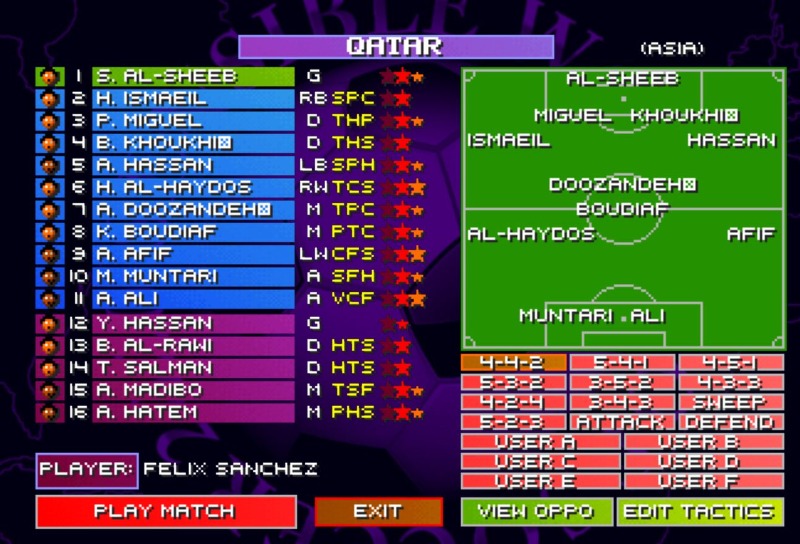This screenshot has width=800, height=544.
Task: Open the Edit Tactics screen
Action: tap(699, 511)
